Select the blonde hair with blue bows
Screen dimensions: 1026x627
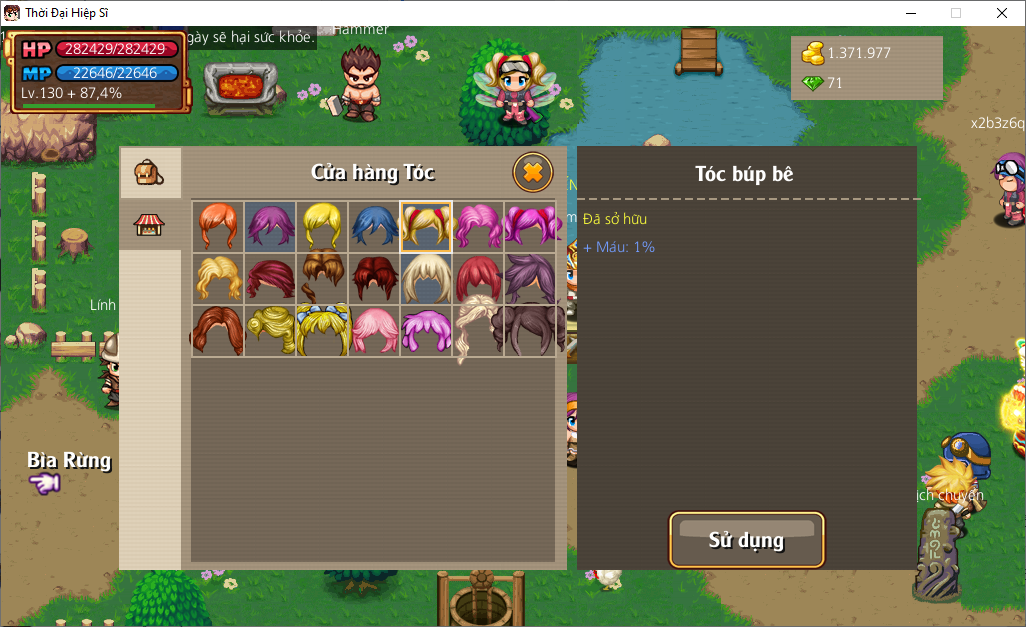pyautogui.click(x=322, y=330)
